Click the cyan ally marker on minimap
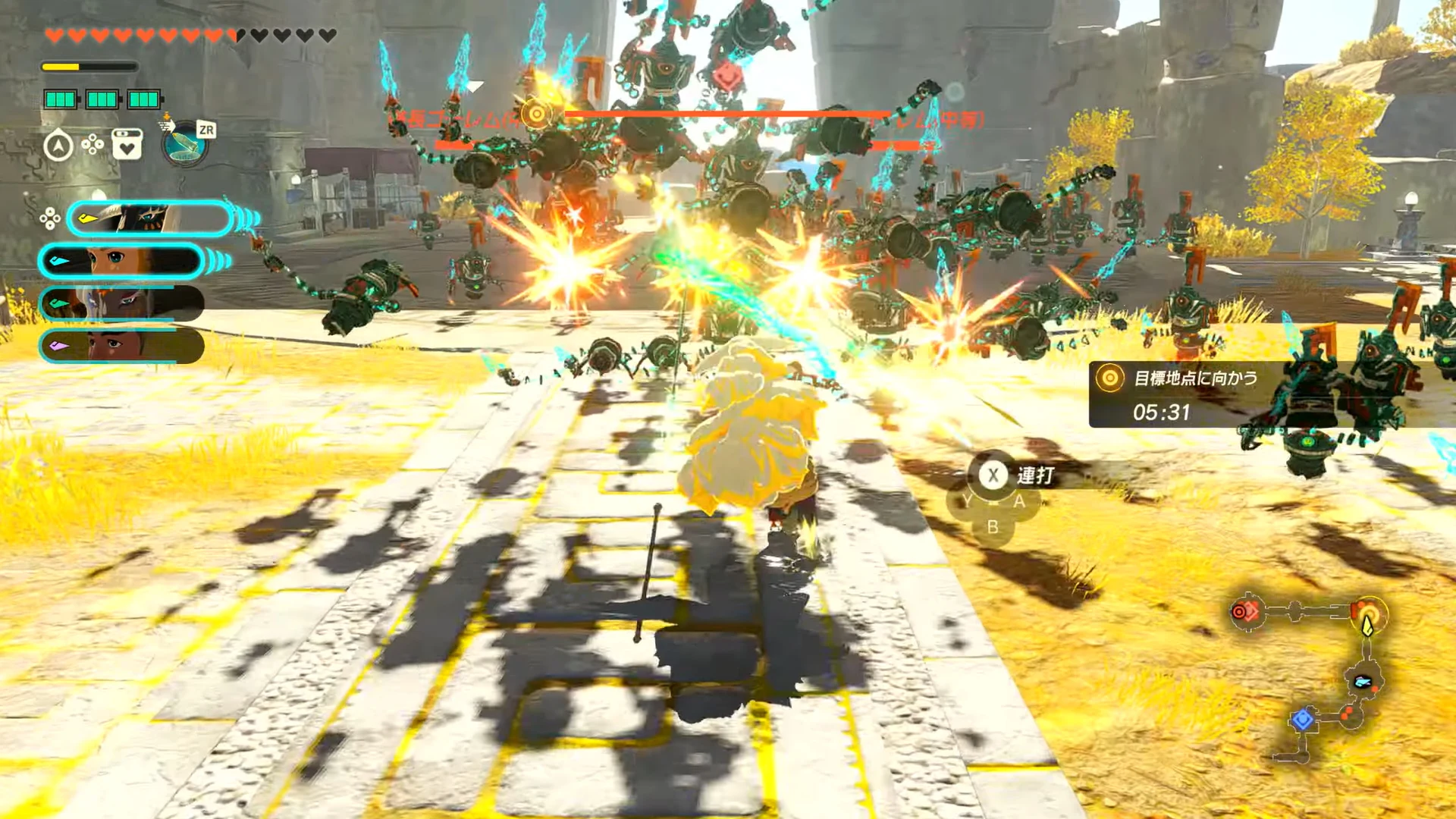The width and height of the screenshot is (1456, 819). click(1362, 681)
